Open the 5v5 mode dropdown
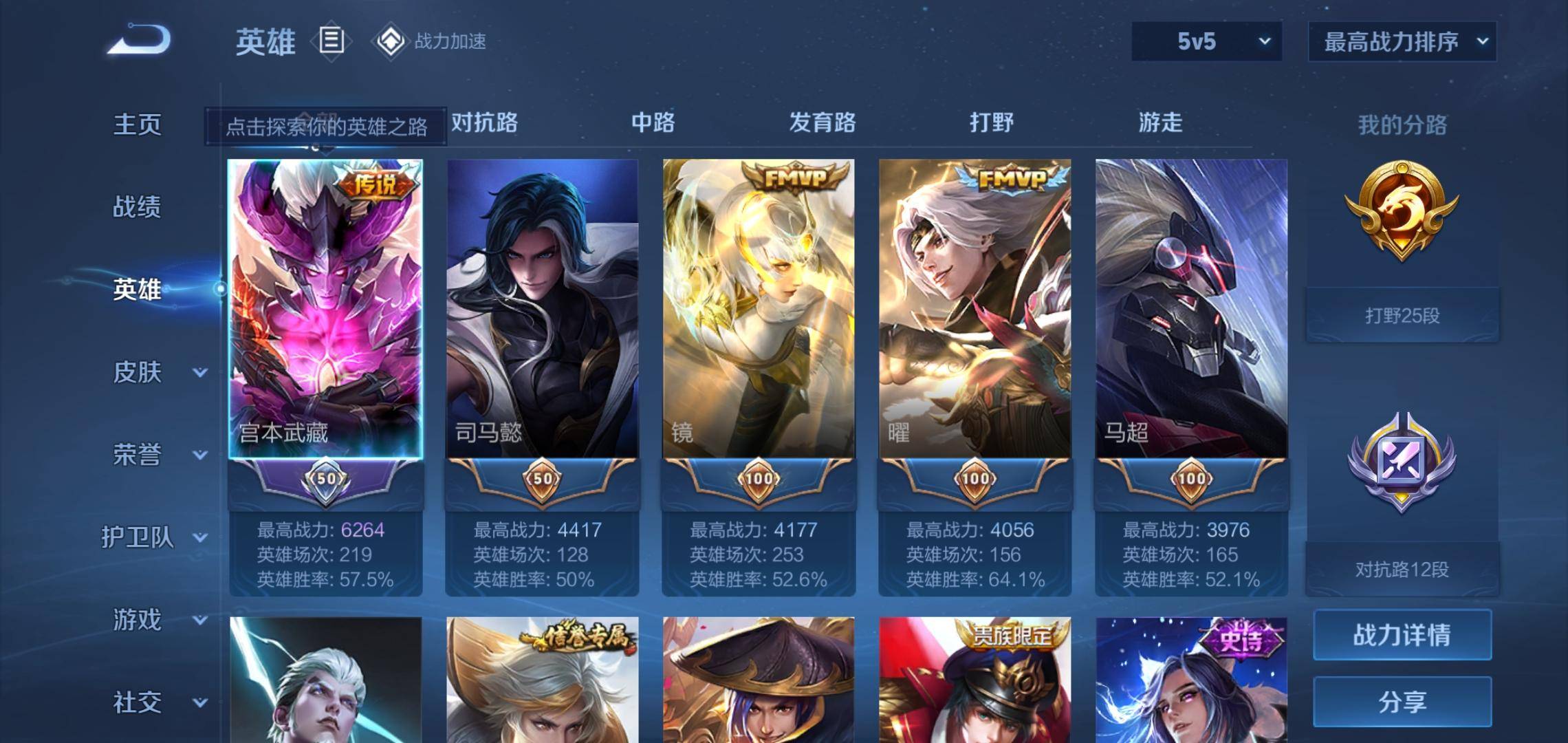This screenshot has height=743, width=1568. tap(1206, 41)
